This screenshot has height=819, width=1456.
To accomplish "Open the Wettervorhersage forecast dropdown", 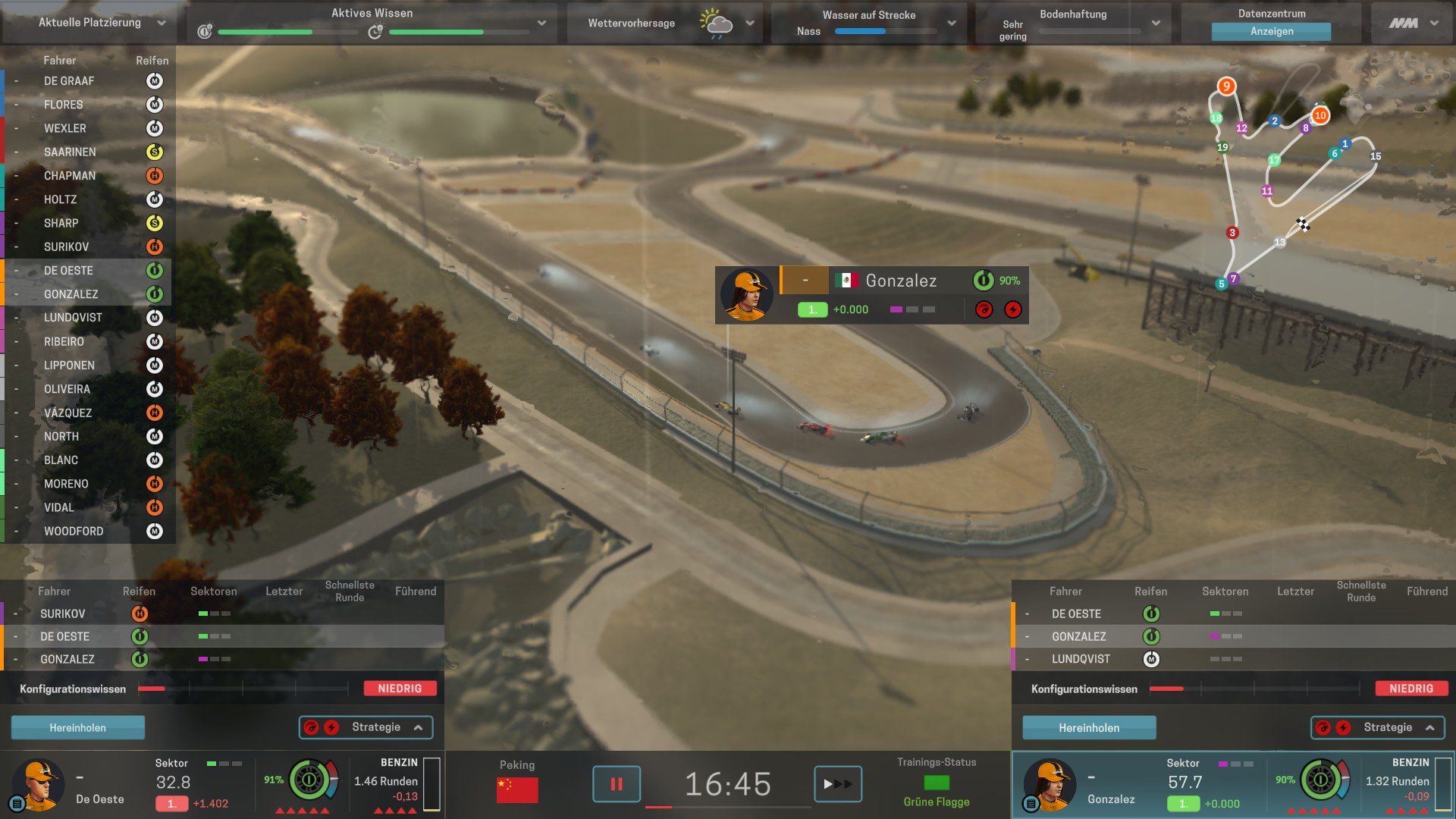I will pos(749,23).
